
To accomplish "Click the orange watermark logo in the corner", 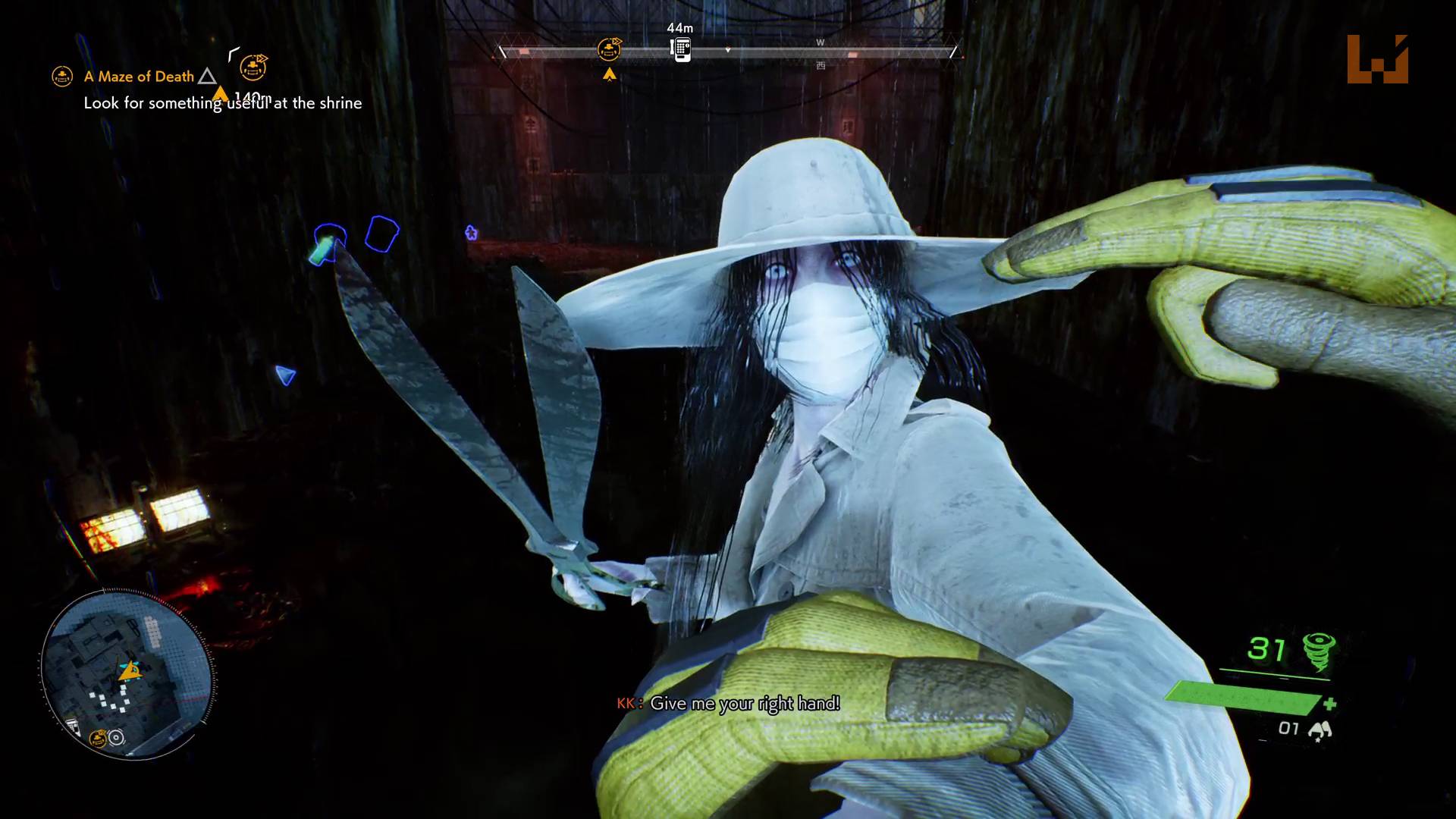I will [x=1377, y=59].
